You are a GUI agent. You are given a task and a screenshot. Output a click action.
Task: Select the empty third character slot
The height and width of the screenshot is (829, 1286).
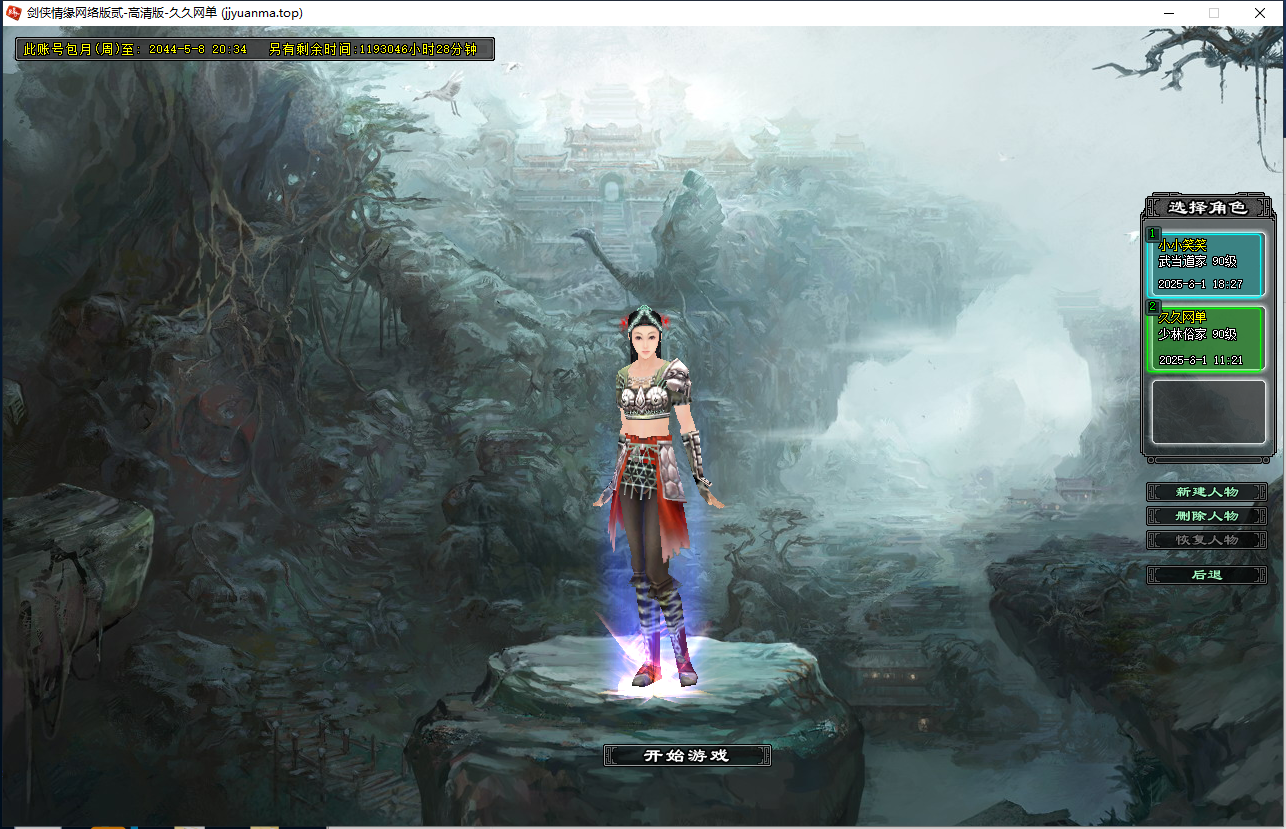[x=1207, y=412]
